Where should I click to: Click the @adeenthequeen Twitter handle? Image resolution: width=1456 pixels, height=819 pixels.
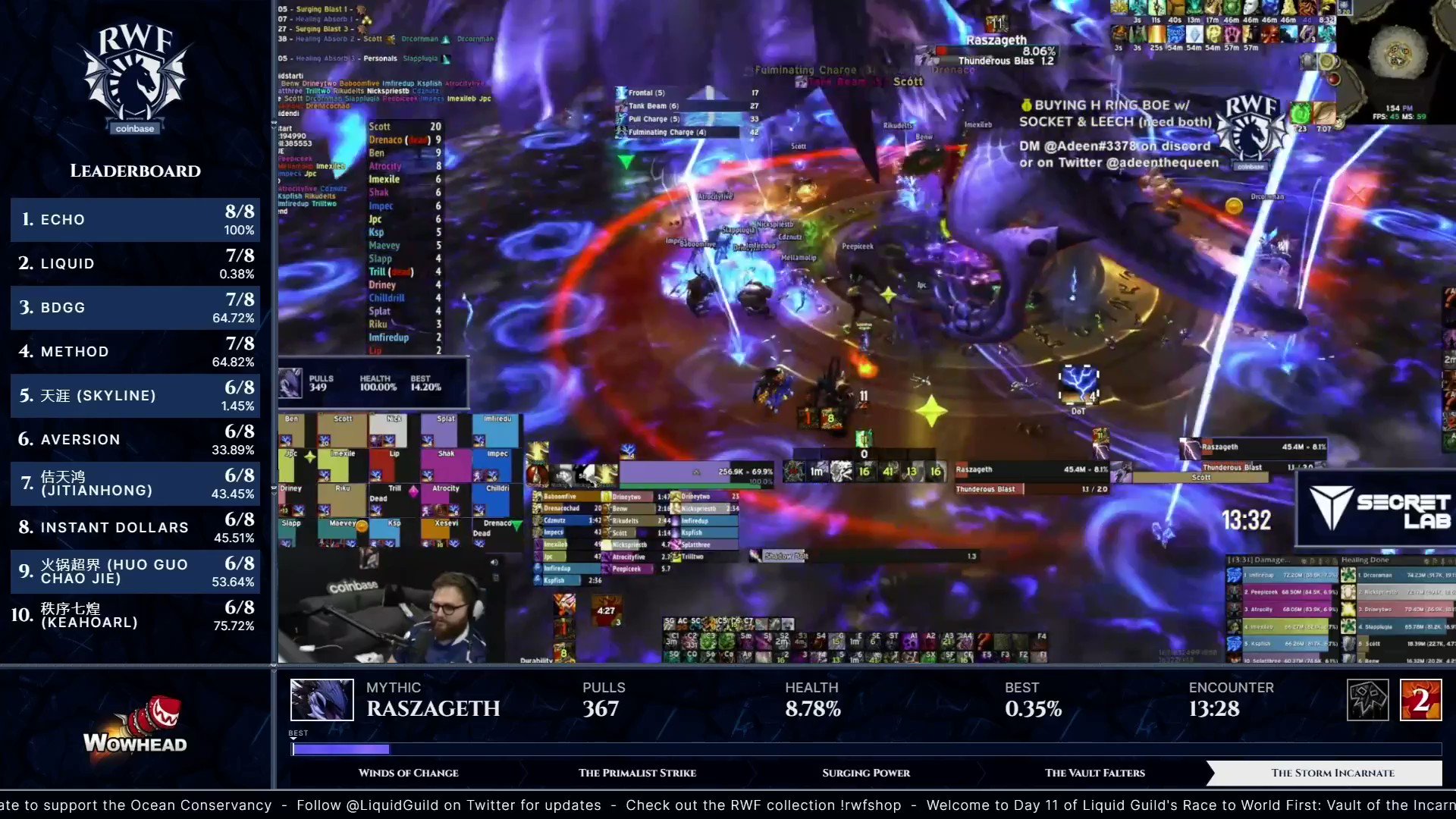click(1161, 162)
